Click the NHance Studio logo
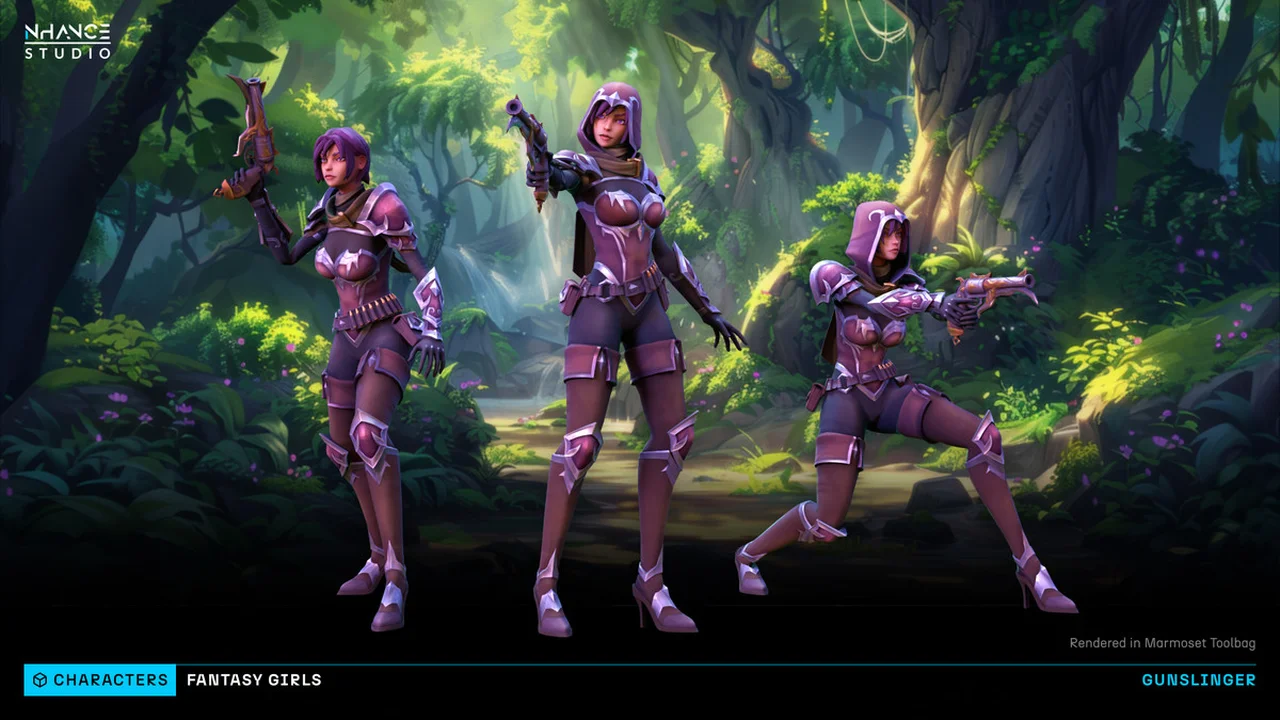This screenshot has height=720, width=1280. [x=67, y=42]
